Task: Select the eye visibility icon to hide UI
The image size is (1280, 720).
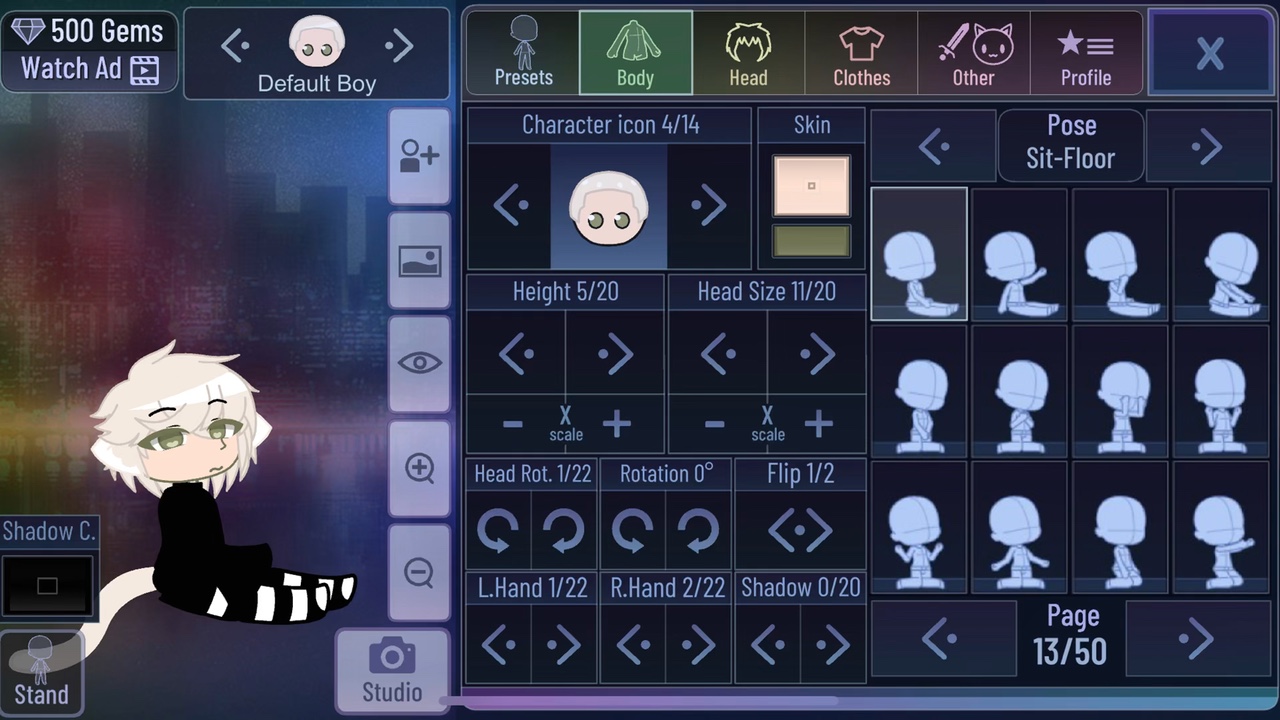Action: (419, 363)
